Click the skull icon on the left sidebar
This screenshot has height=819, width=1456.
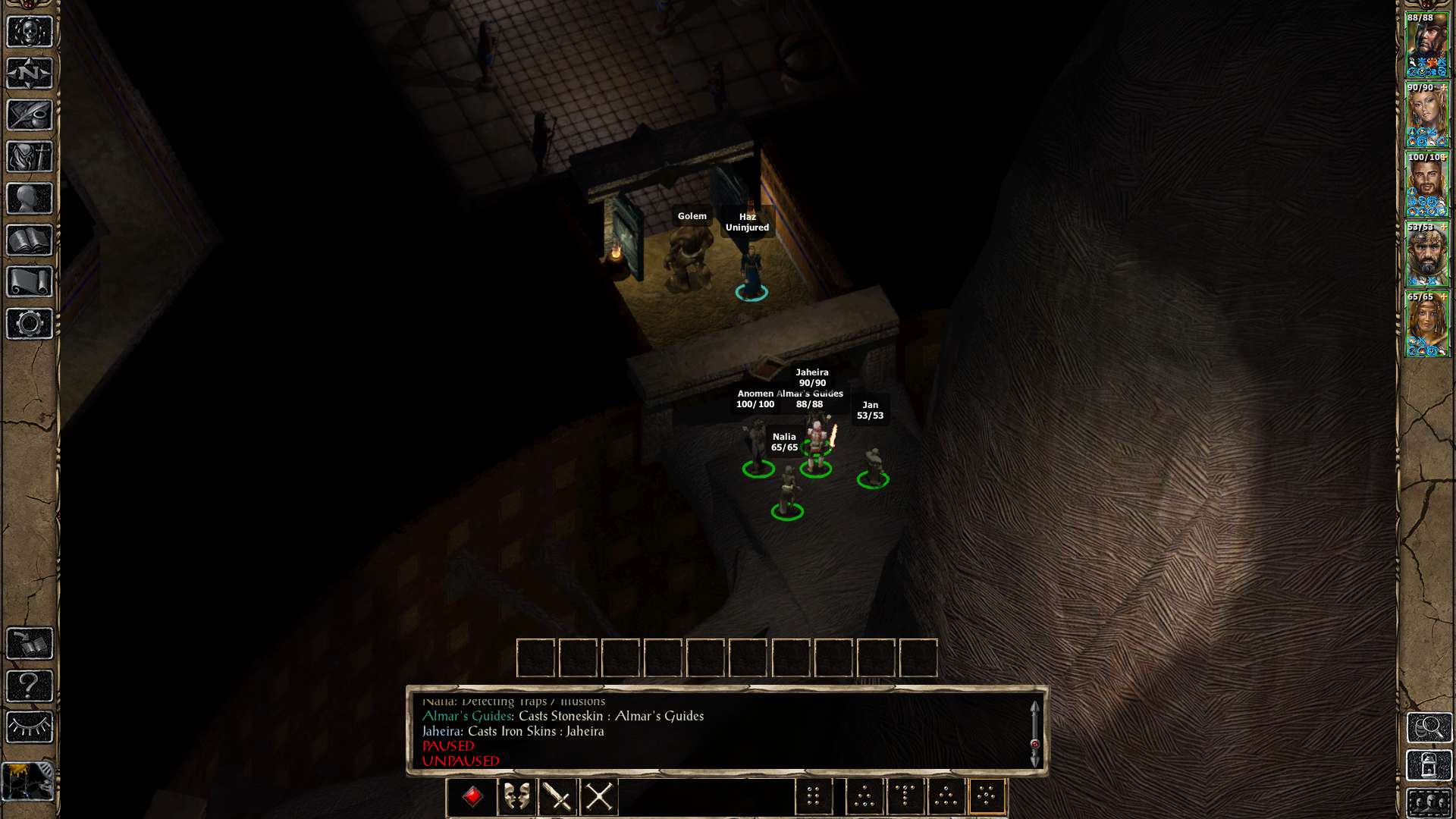click(x=30, y=32)
